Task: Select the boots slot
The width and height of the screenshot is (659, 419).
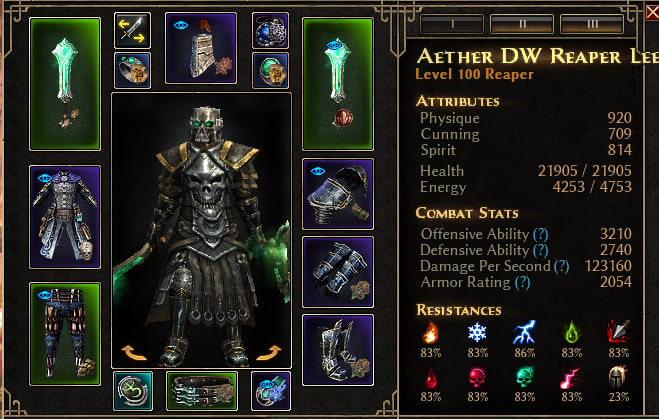Action: pos(337,349)
